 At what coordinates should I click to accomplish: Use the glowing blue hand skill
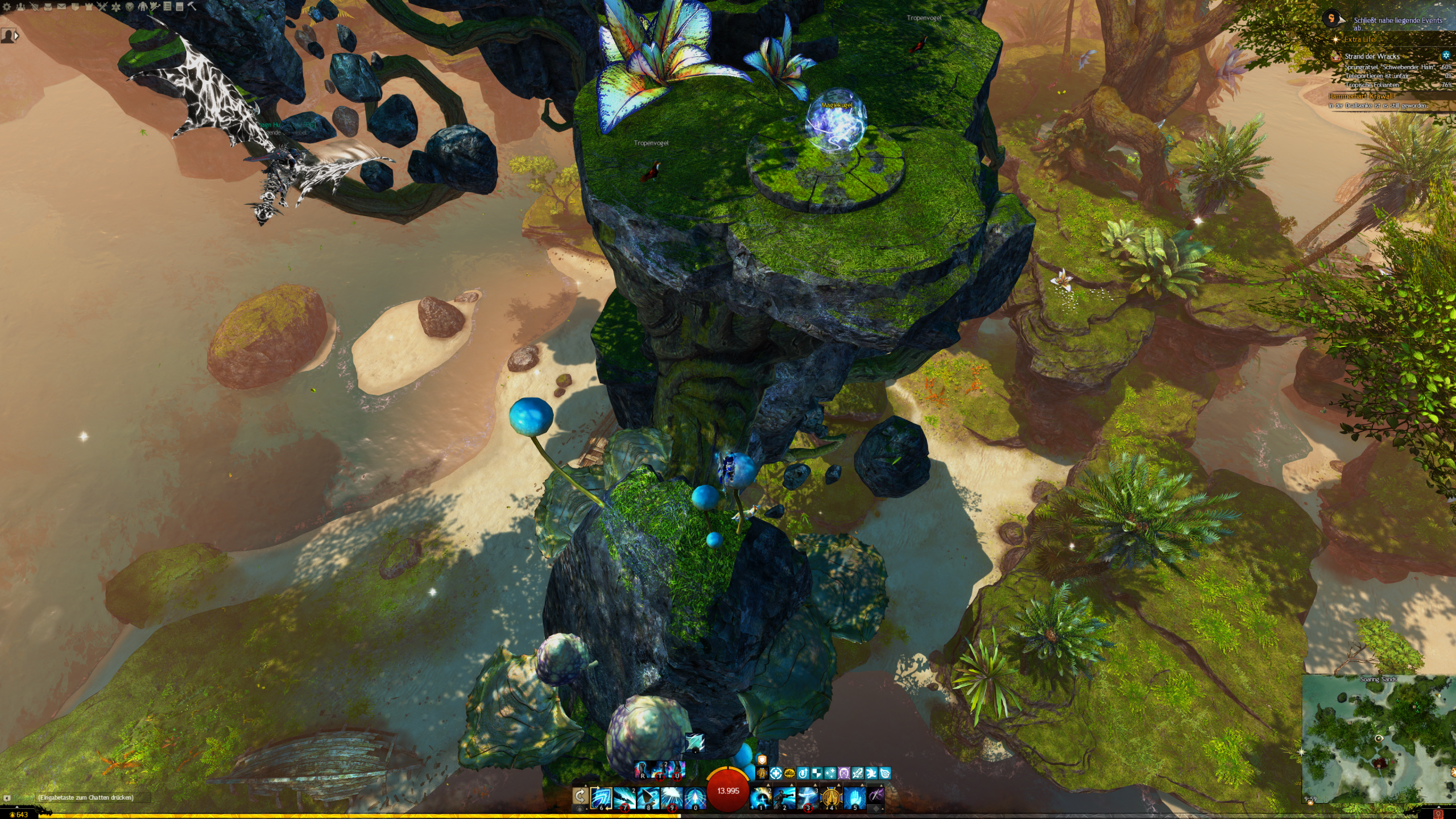(854, 797)
